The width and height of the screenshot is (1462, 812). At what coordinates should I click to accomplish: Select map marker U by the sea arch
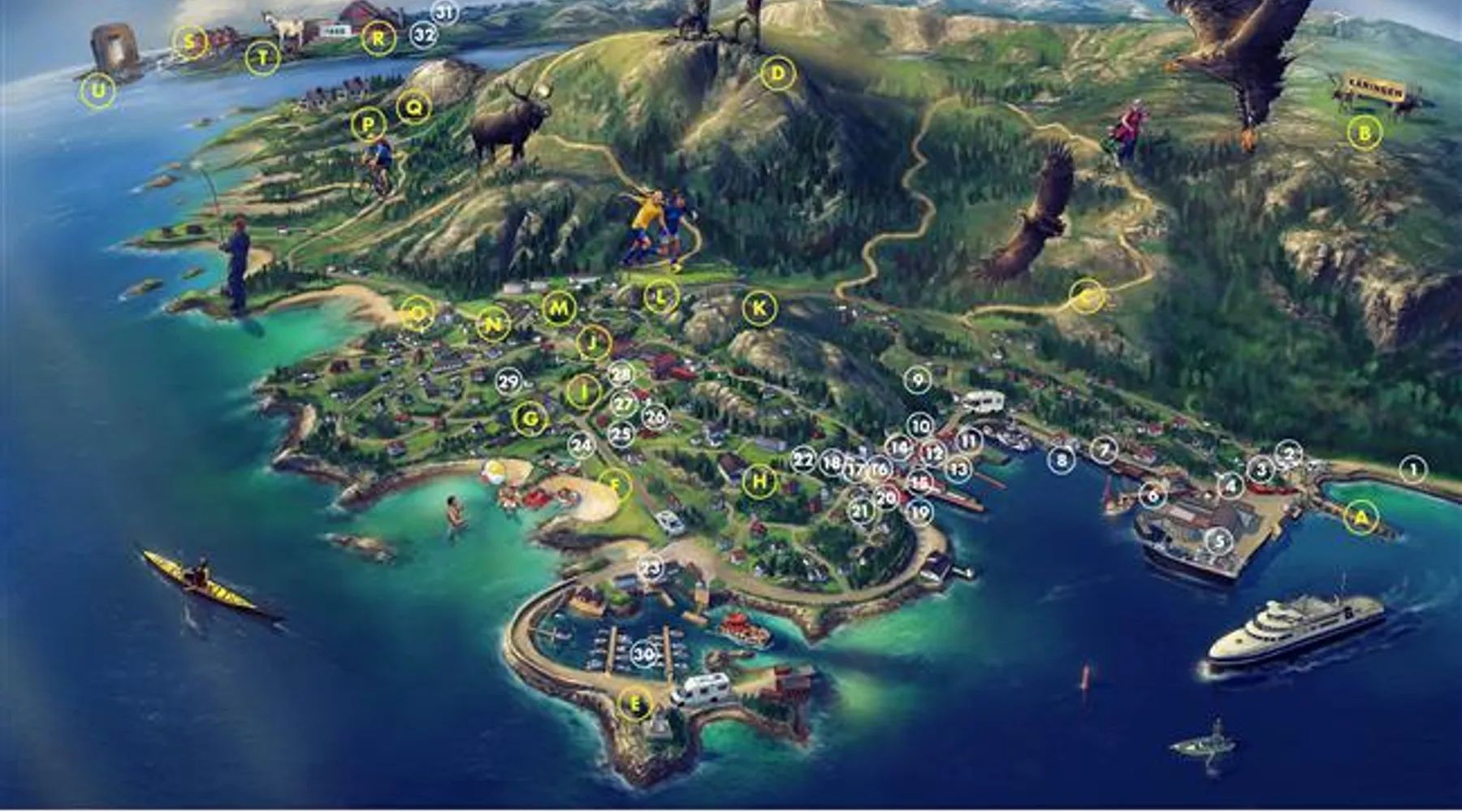98,91
